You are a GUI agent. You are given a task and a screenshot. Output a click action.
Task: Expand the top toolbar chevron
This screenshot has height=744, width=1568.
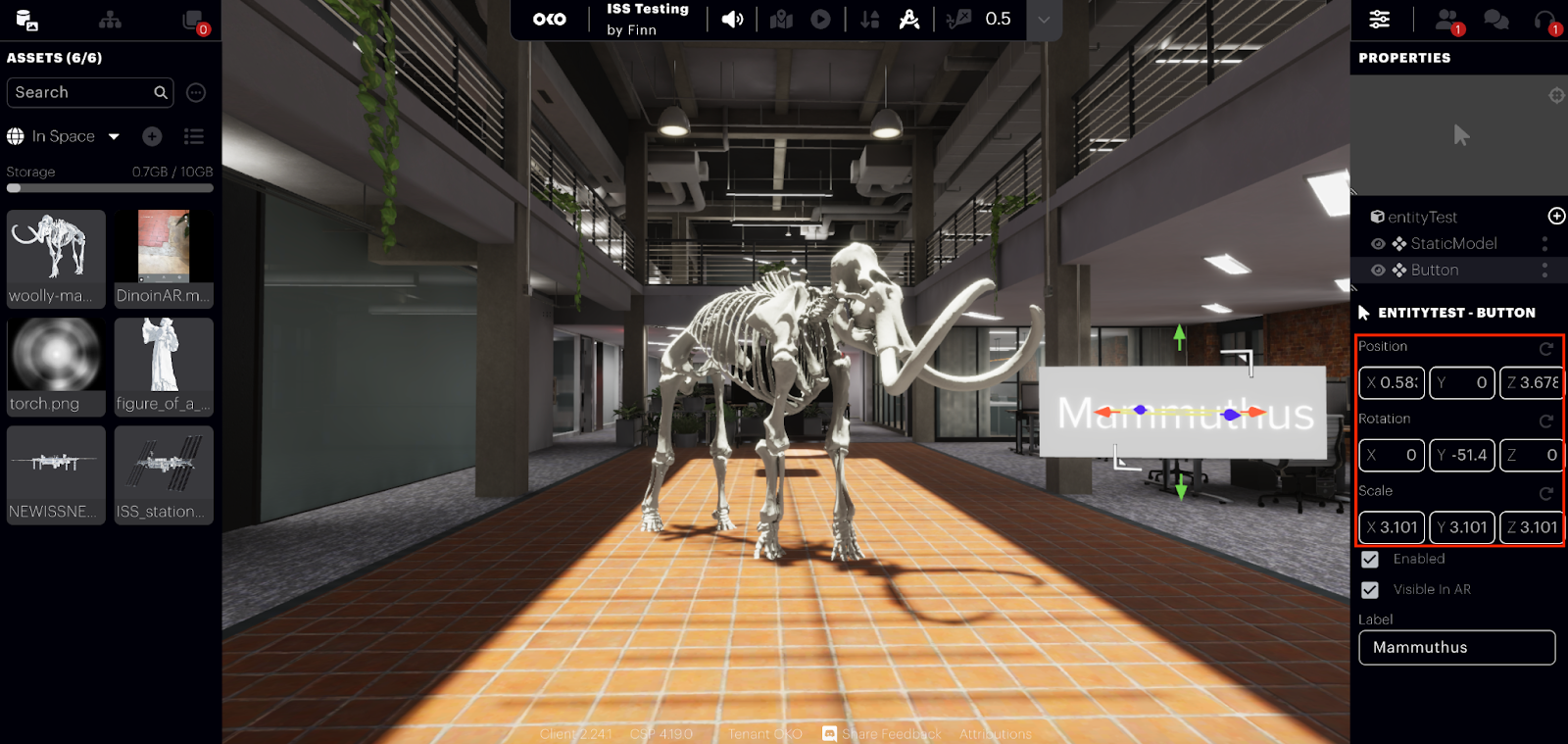tap(1044, 20)
